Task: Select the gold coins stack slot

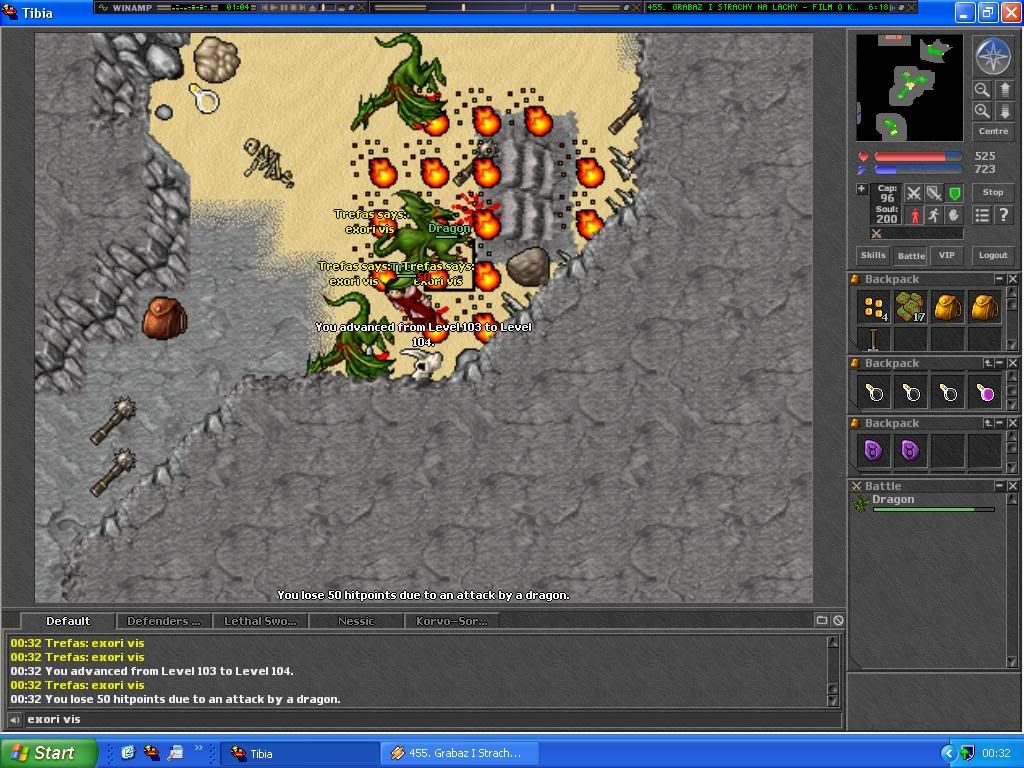Action: pos(874,306)
